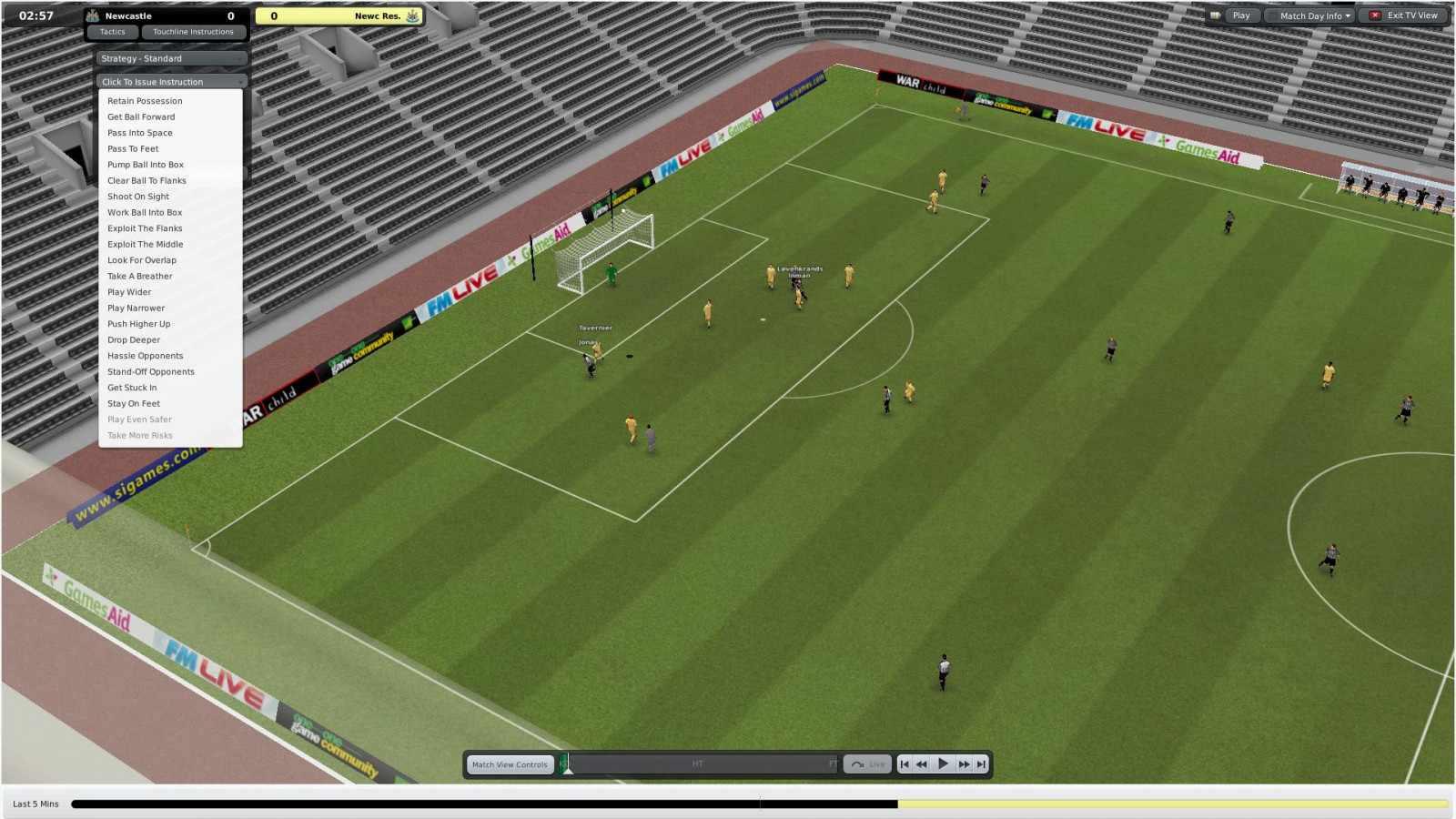The image size is (1456, 819).
Task: Pick the Play Wider instruction
Action: [x=129, y=292]
